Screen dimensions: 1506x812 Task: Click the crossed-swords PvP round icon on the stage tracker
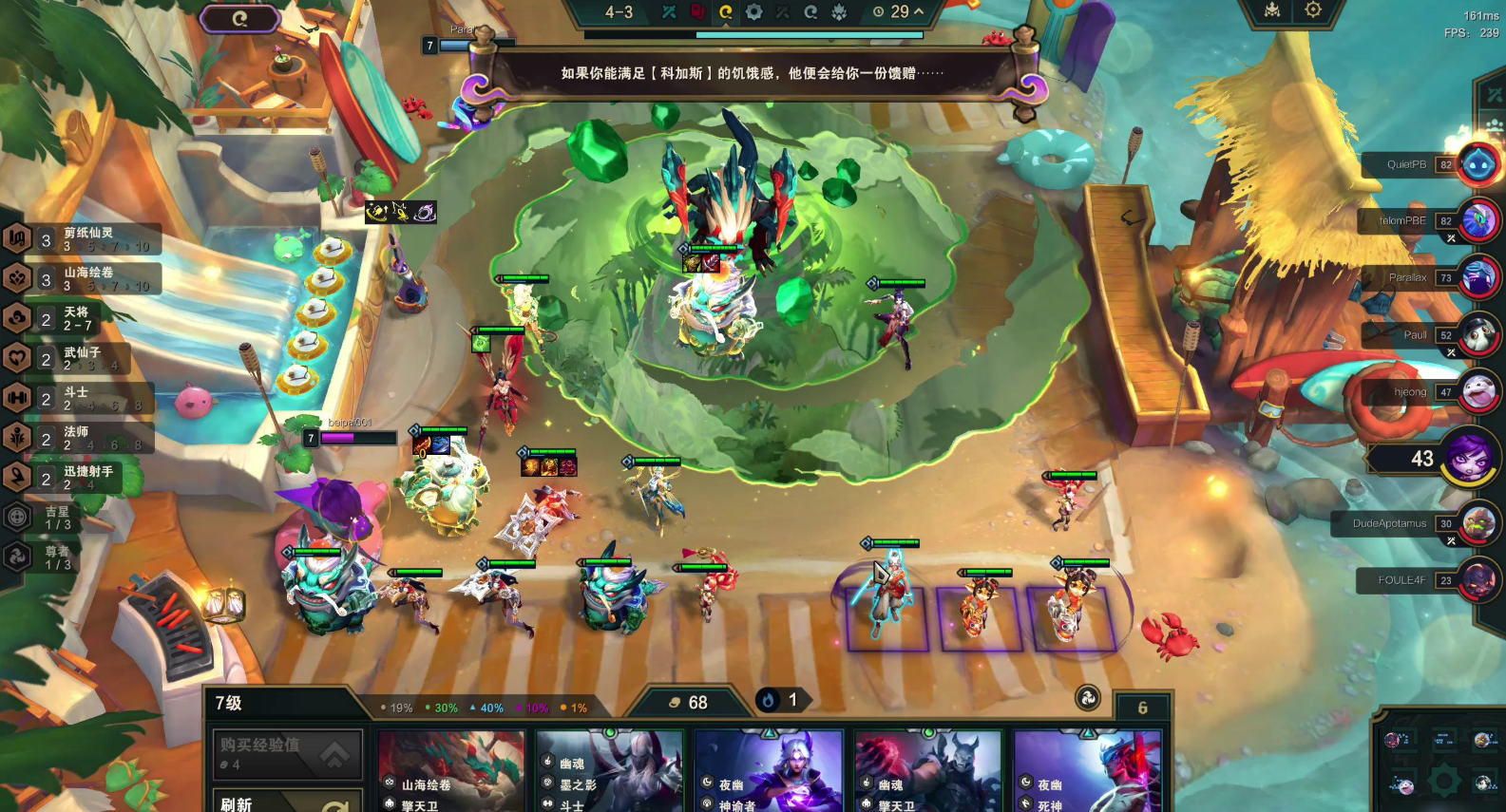670,12
